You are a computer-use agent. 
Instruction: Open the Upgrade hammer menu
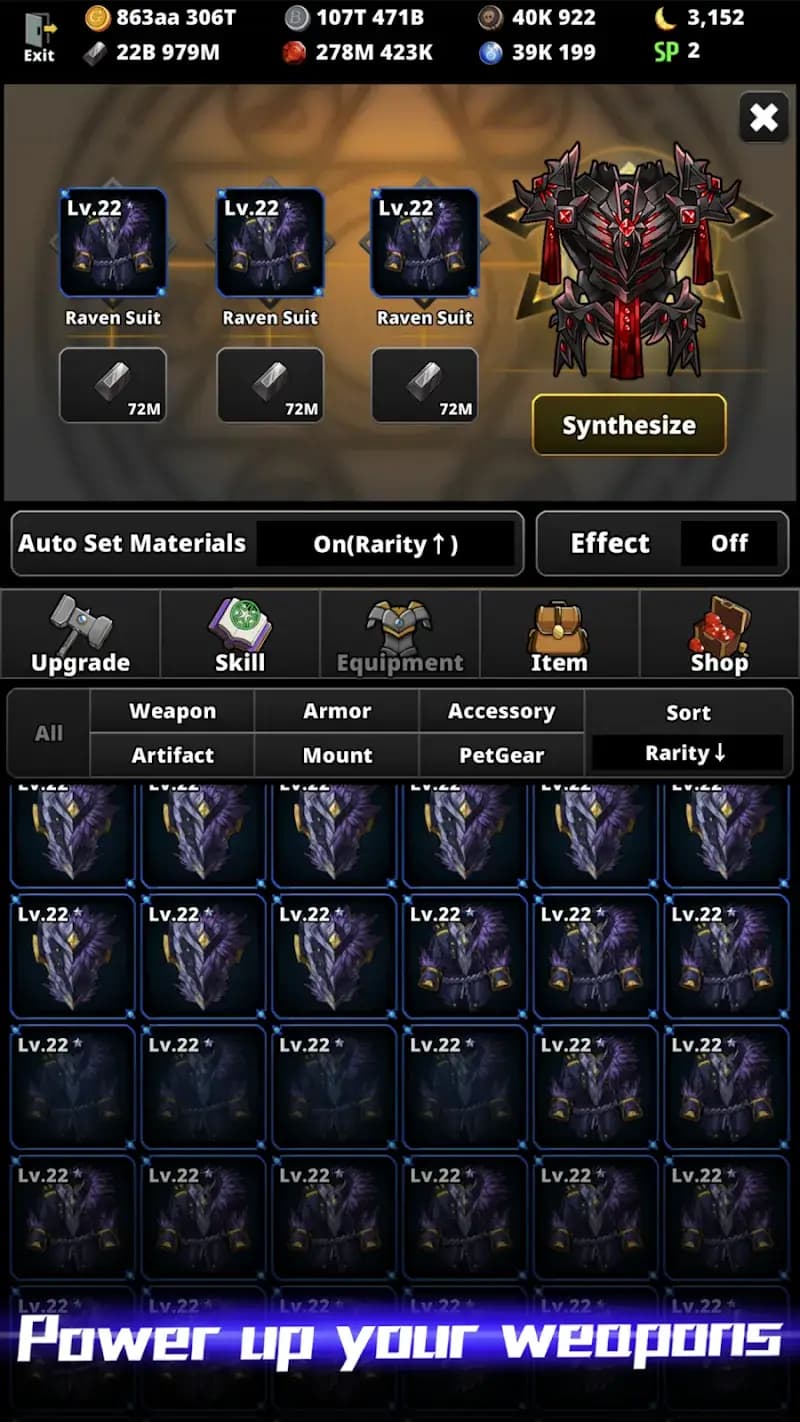point(80,634)
